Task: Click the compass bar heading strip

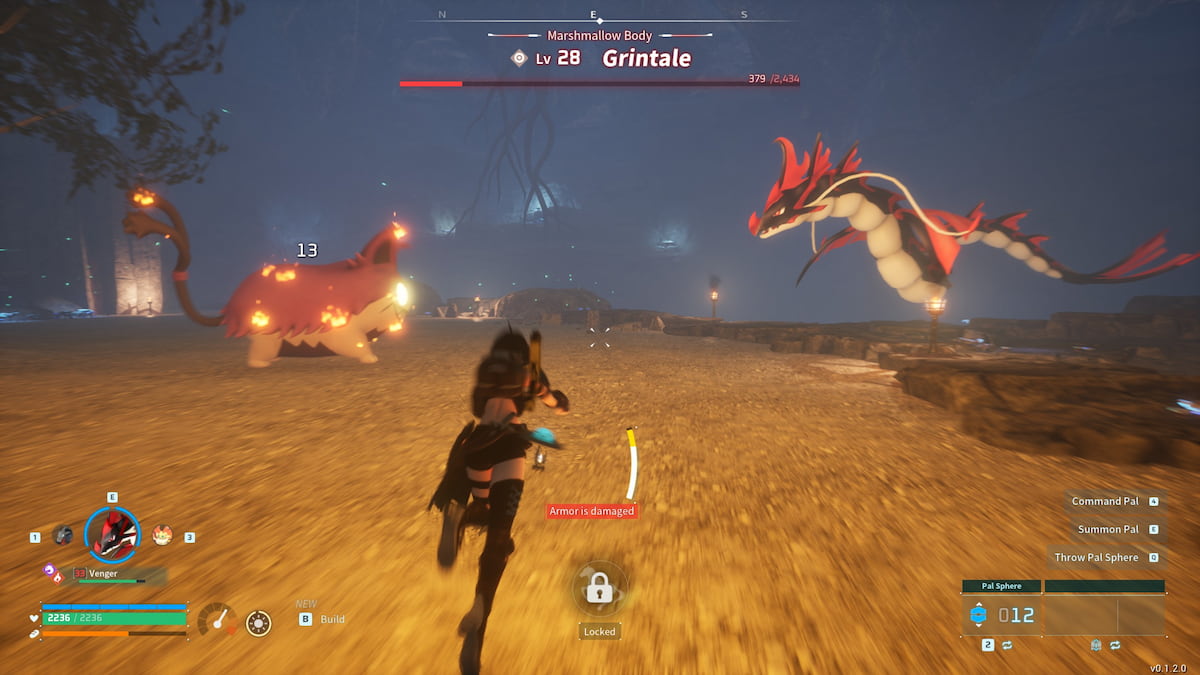Action: (x=596, y=15)
